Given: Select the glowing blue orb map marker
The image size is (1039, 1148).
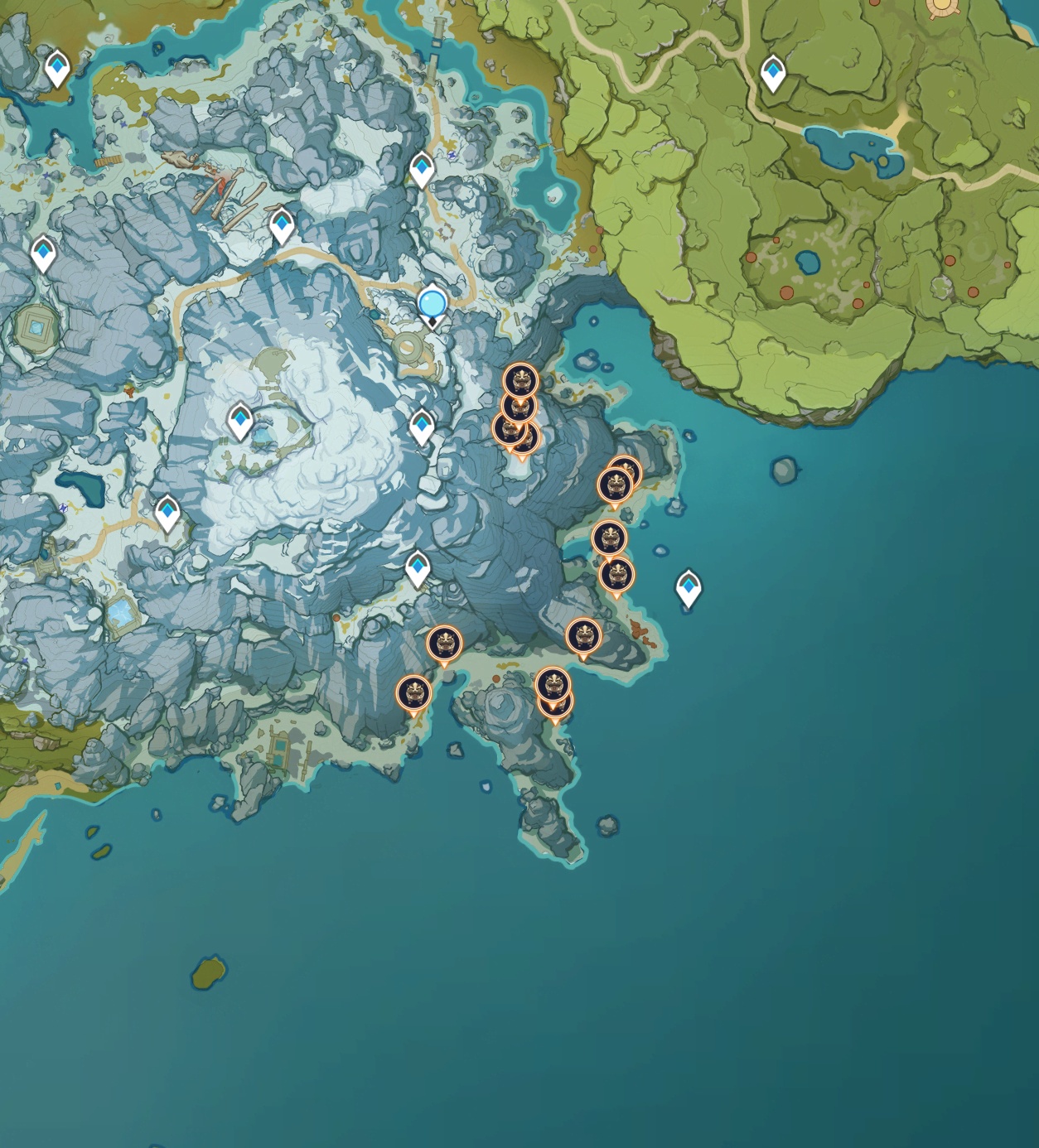Looking at the screenshot, I should [x=432, y=304].
